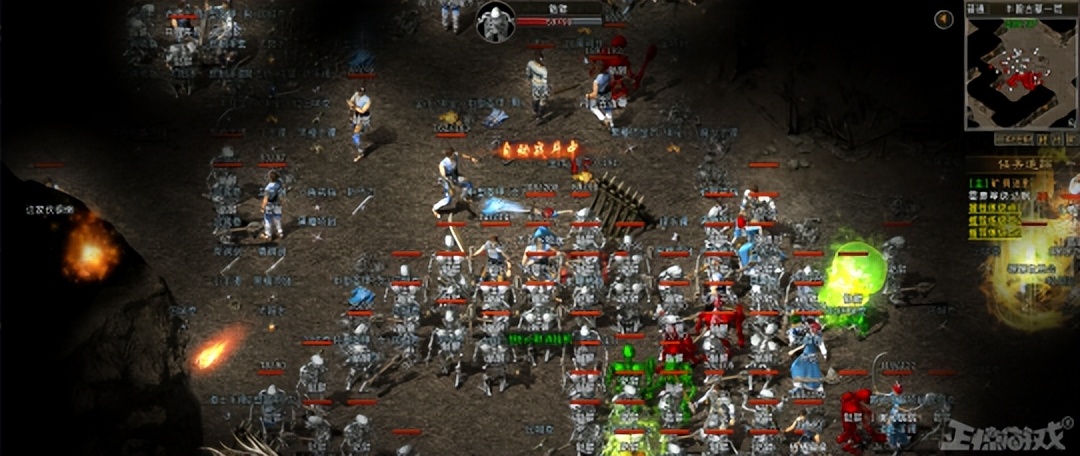Viewport: 1080px width, 456px height.
Task: Click the round arrow button beside minimap
Action: point(943,19)
